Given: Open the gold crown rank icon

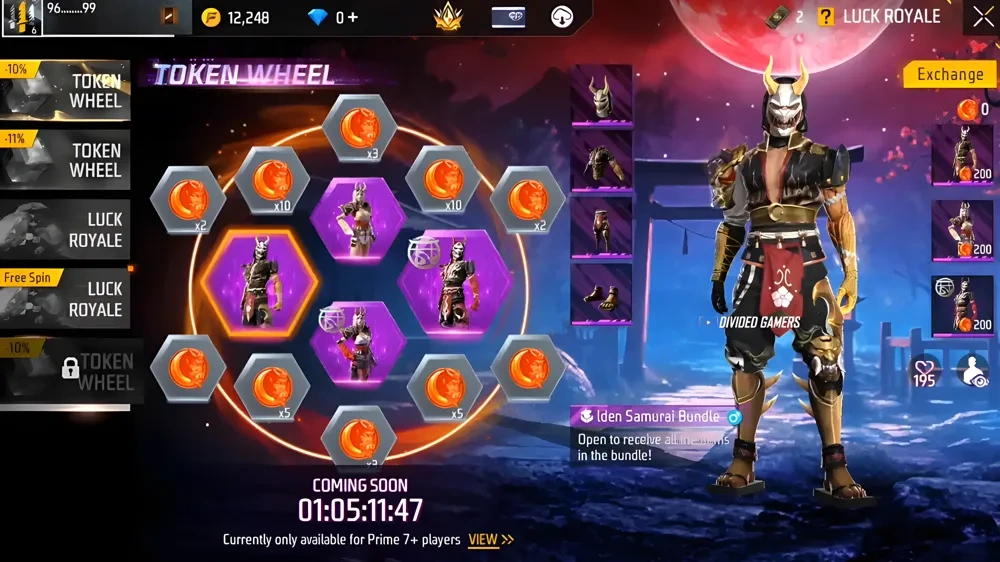Looking at the screenshot, I should 448,17.
